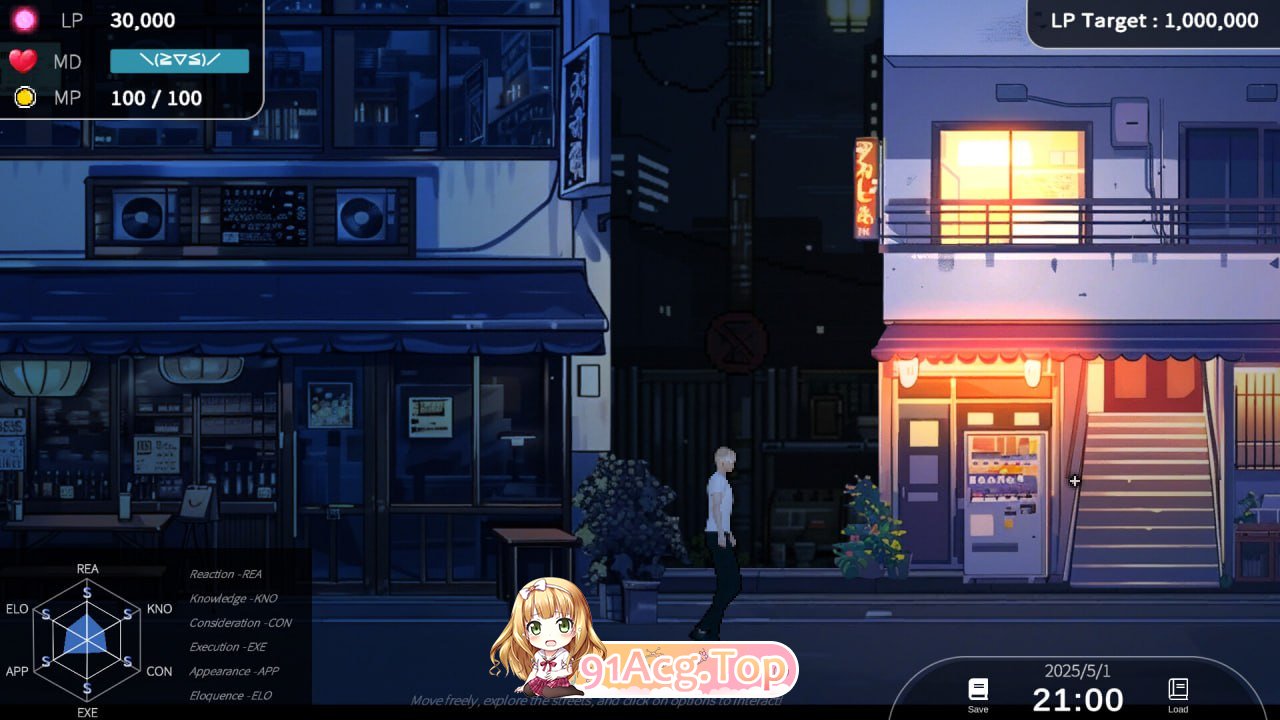Screen dimensions: 1280x720
Task: Toggle the KNO stat on the hexagon chart
Action: click(x=160, y=608)
